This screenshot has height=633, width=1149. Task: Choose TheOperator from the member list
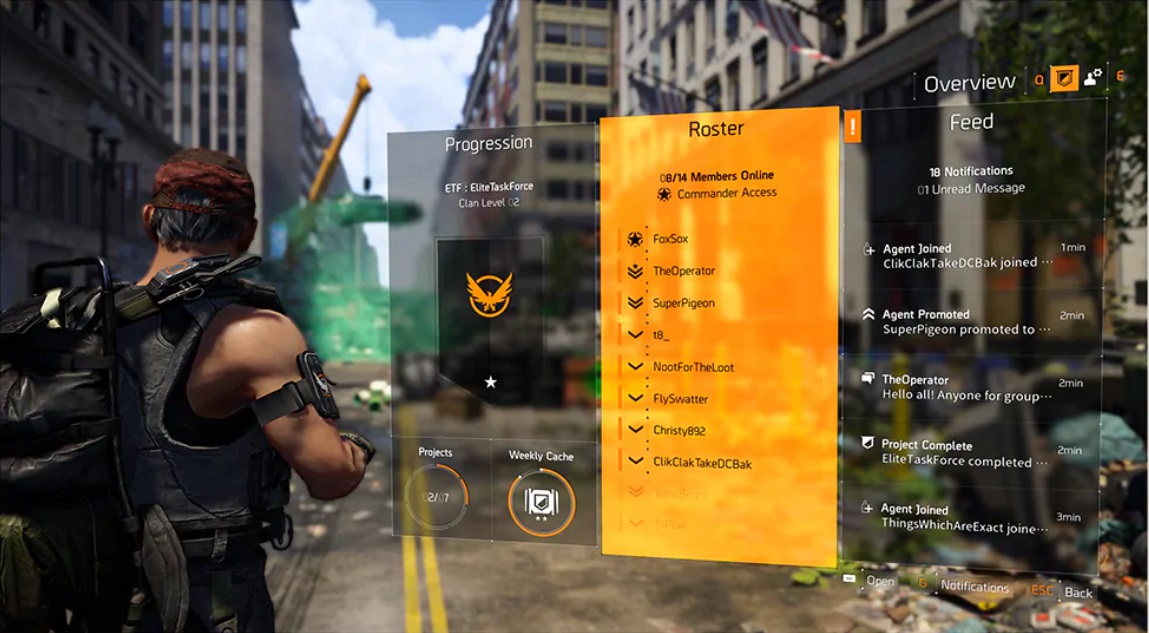(683, 271)
